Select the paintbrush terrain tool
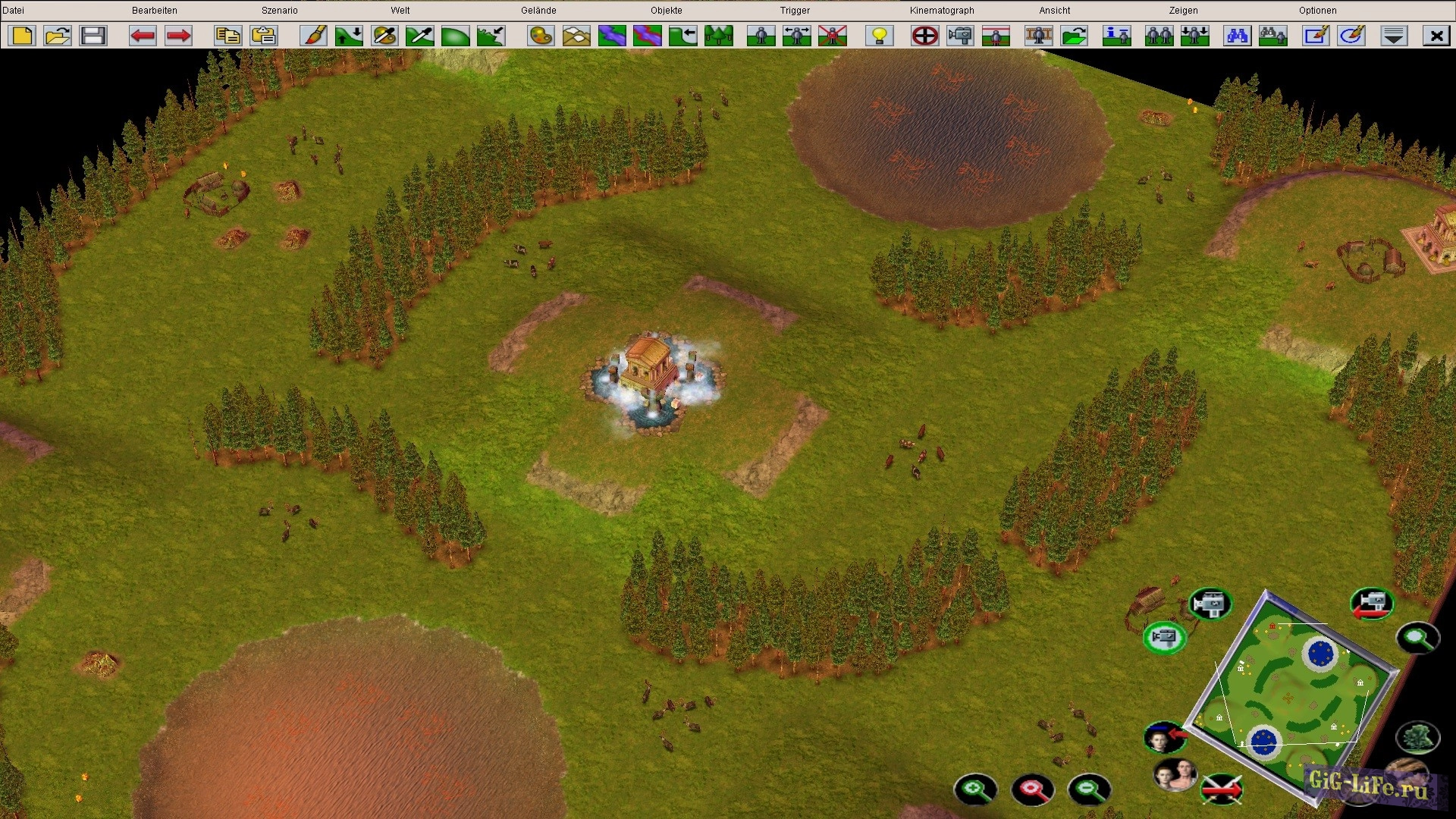 click(x=313, y=36)
